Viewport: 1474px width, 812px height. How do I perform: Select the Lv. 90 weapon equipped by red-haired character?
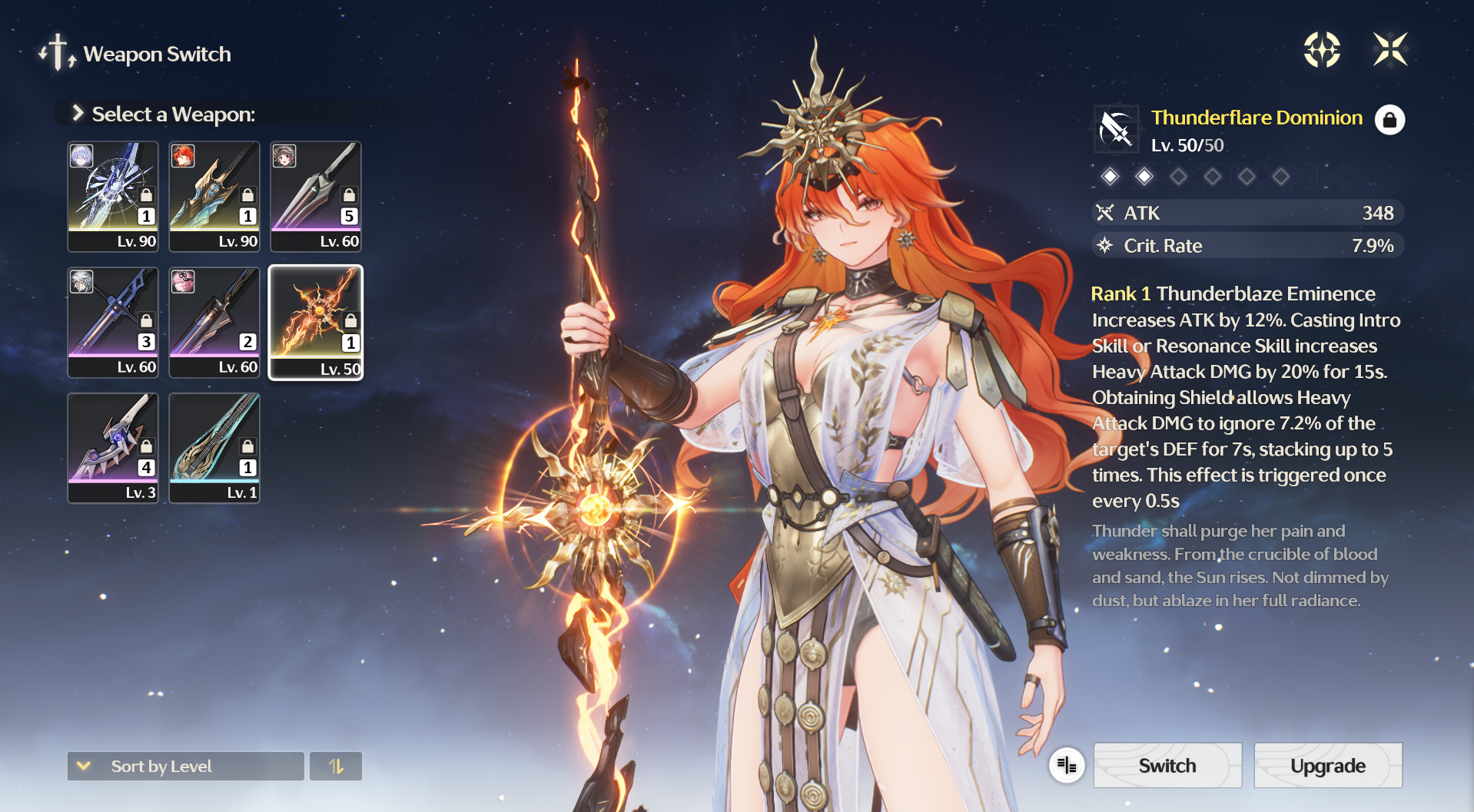pyautogui.click(x=214, y=197)
